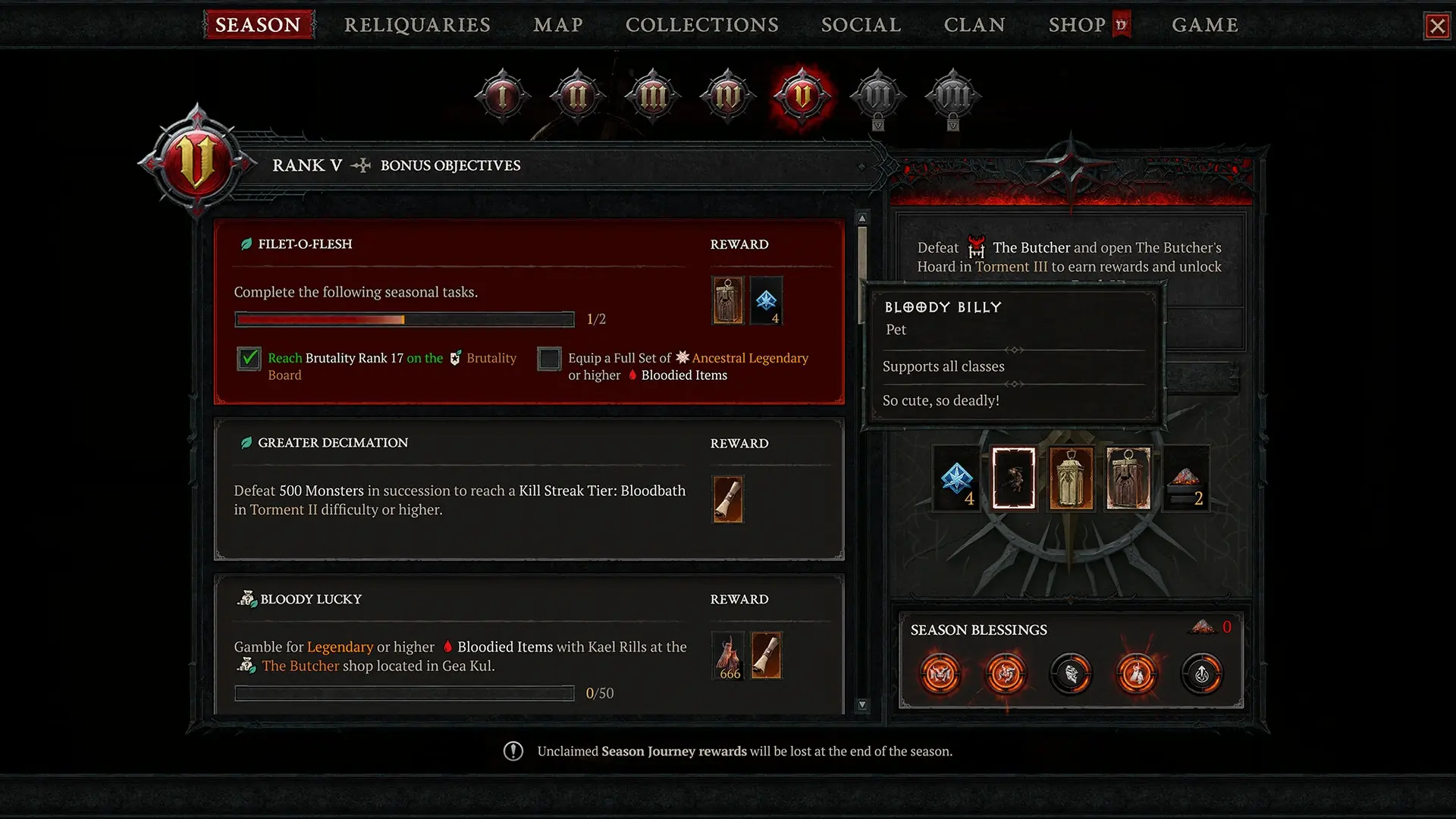This screenshot has height=819, width=1456.
Task: Click the blue Scroll of Amnesia reward for Filet-O-Flesh
Action: coord(767,300)
